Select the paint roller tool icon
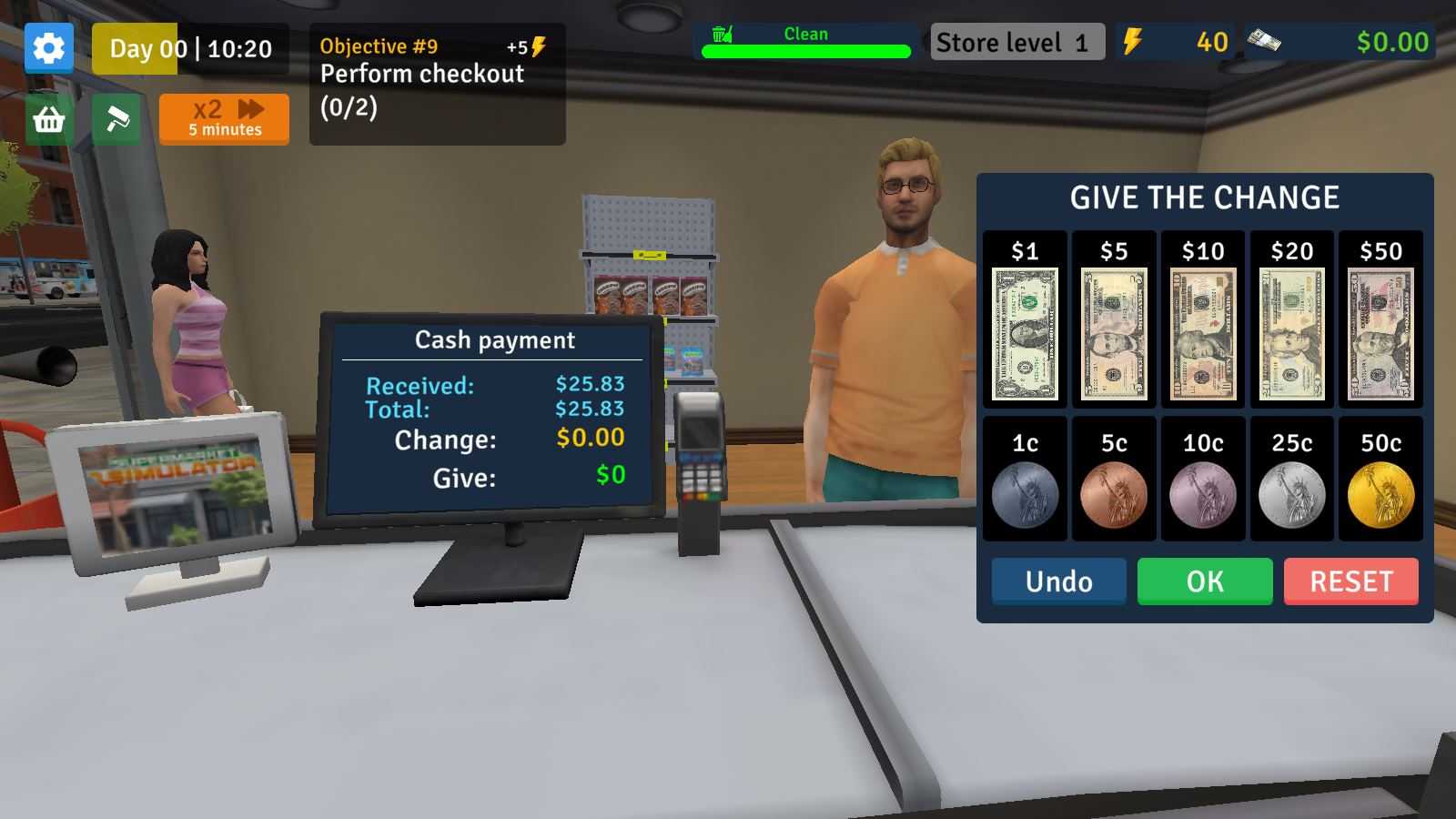The height and width of the screenshot is (819, 1456). pyautogui.click(x=116, y=119)
